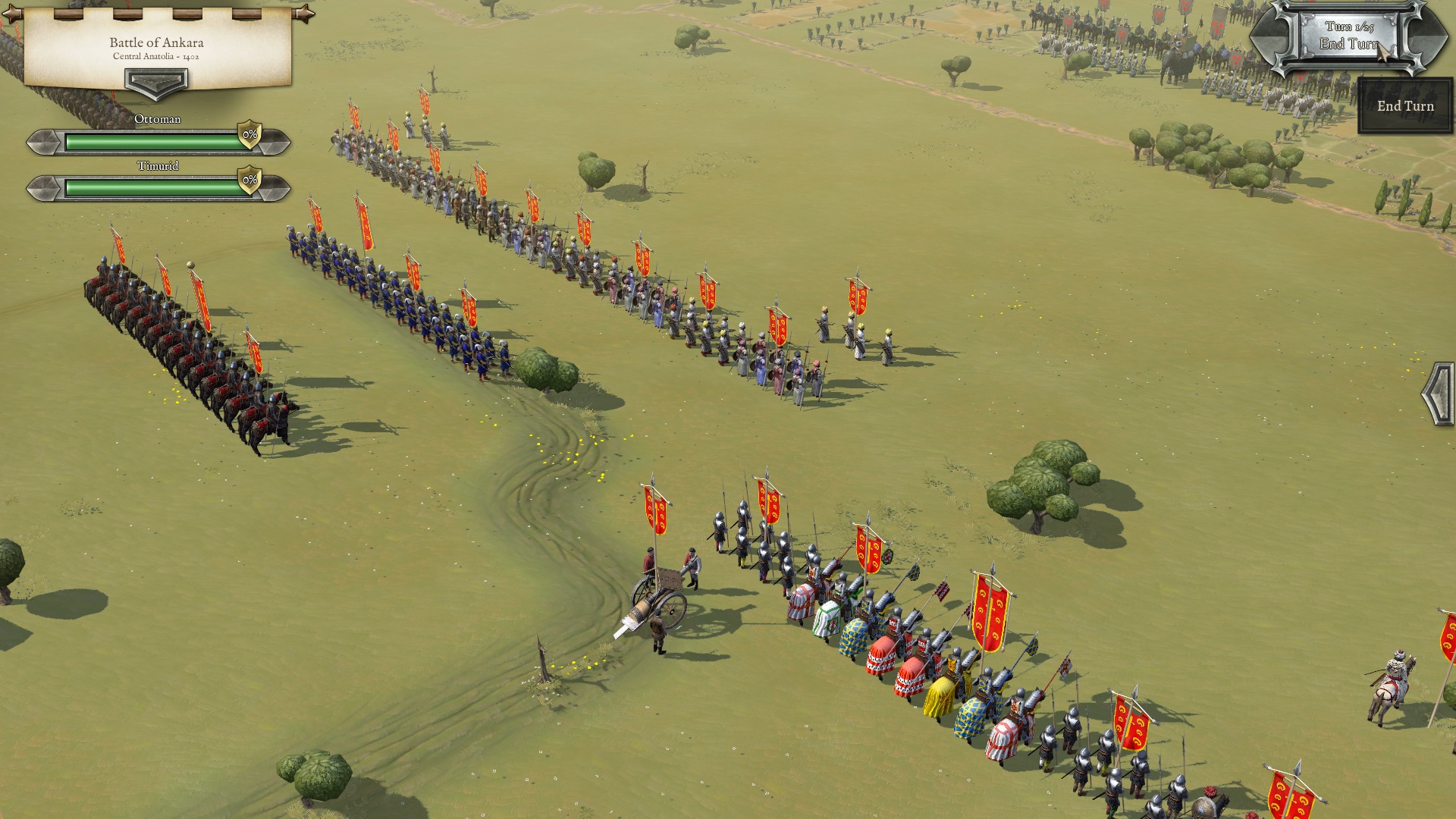
Task: End the current turn with the metal button
Action: (x=1348, y=36)
